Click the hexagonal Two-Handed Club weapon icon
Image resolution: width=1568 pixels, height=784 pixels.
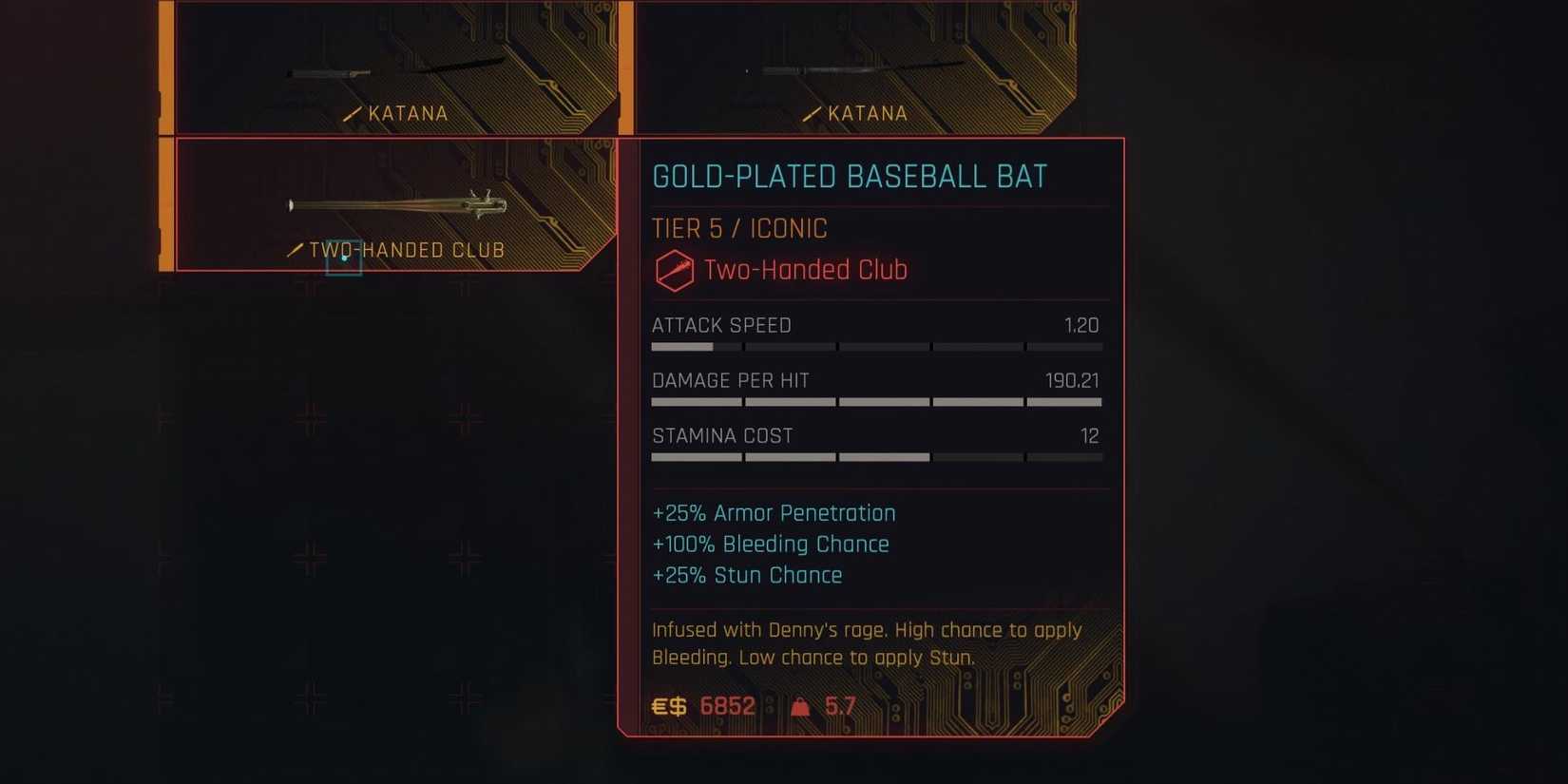[675, 270]
